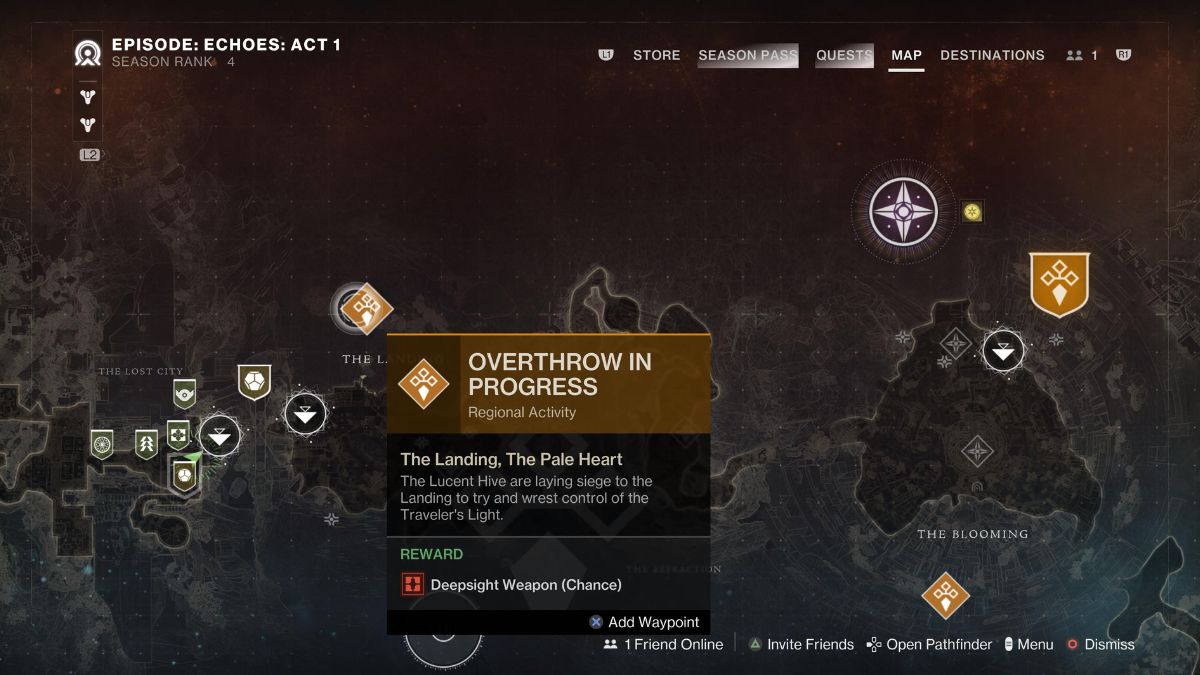Select the green Hunter emblem vendor marker
The image size is (1200, 675).
point(146,444)
